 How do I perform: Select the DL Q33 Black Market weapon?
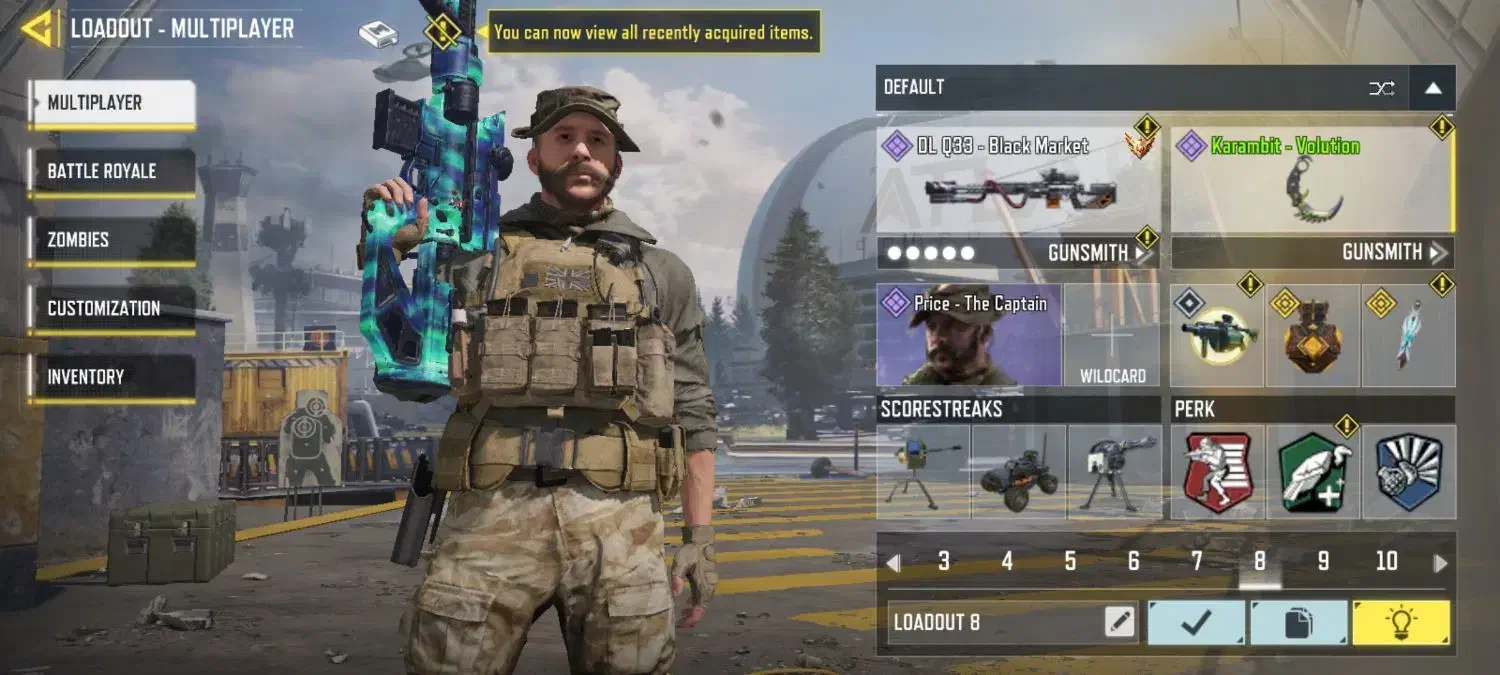(1018, 181)
